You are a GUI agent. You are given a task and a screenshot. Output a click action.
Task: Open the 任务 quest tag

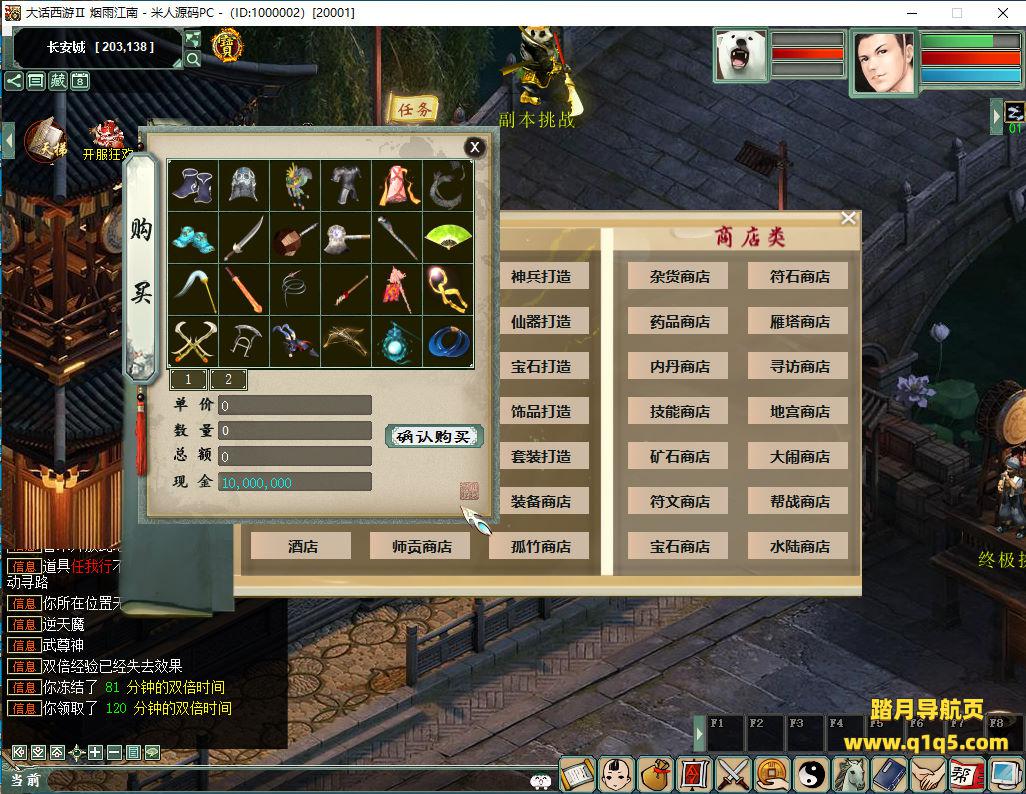coord(415,109)
